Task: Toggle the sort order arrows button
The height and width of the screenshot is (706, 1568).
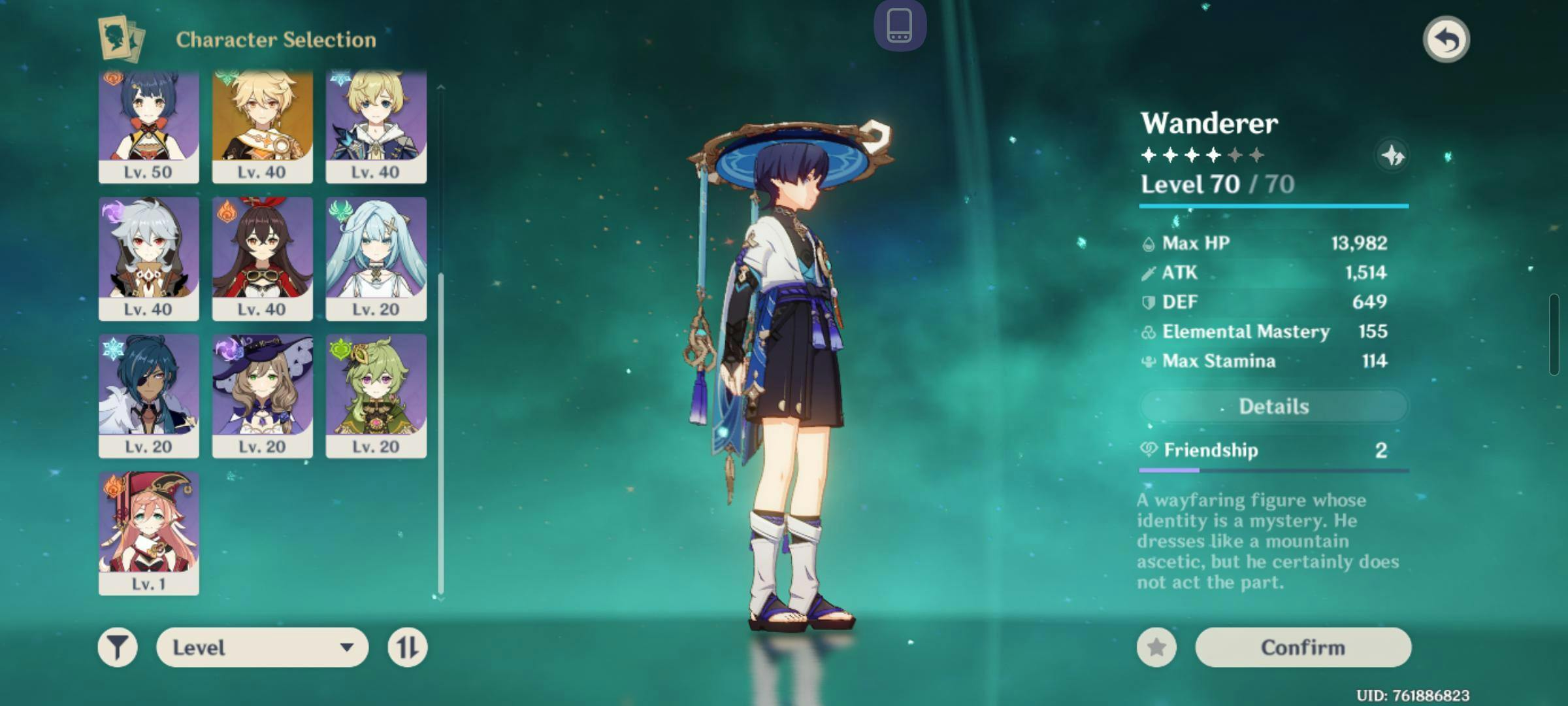Action: [407, 647]
